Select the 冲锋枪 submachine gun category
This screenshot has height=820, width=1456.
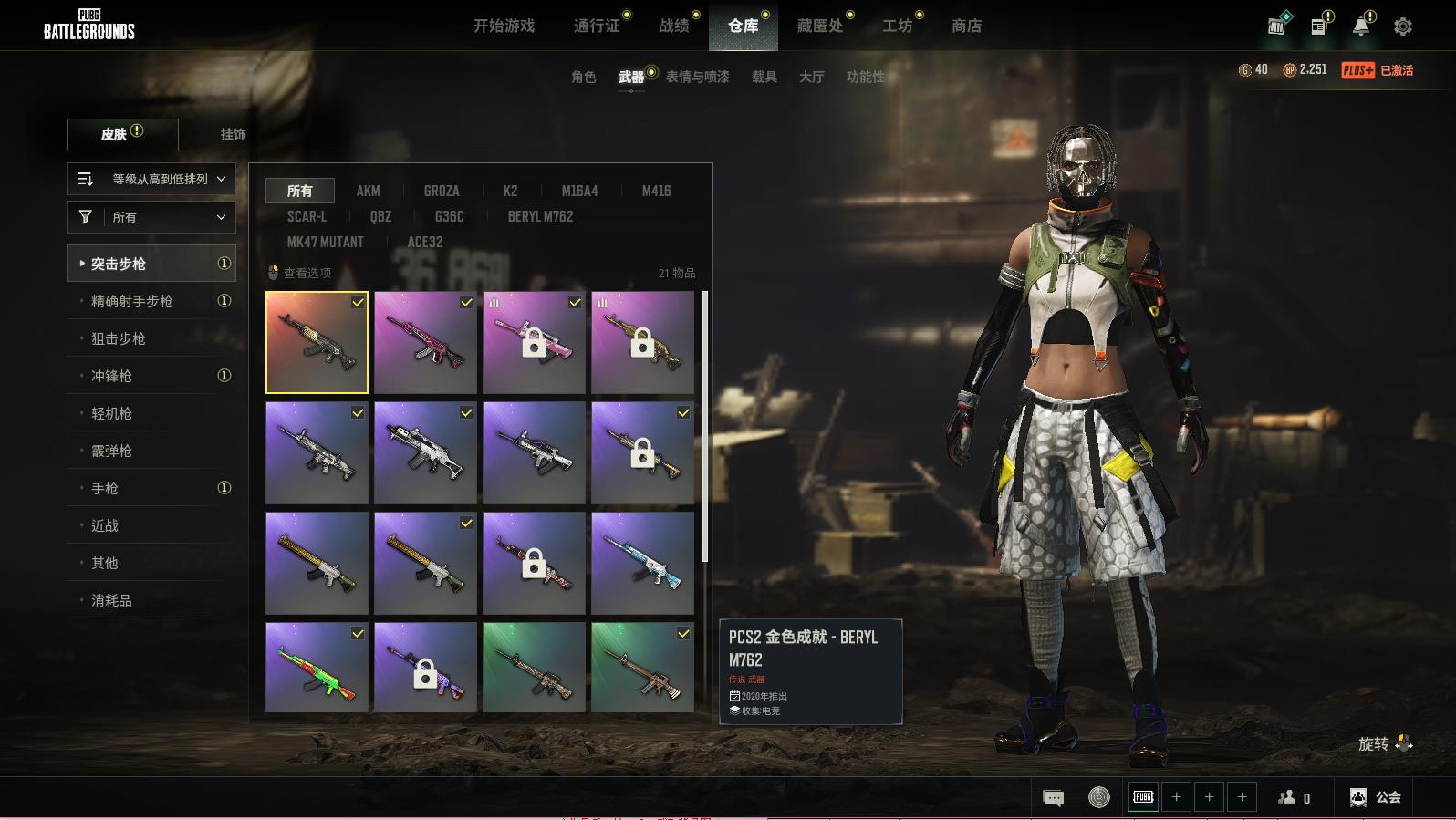pos(111,376)
